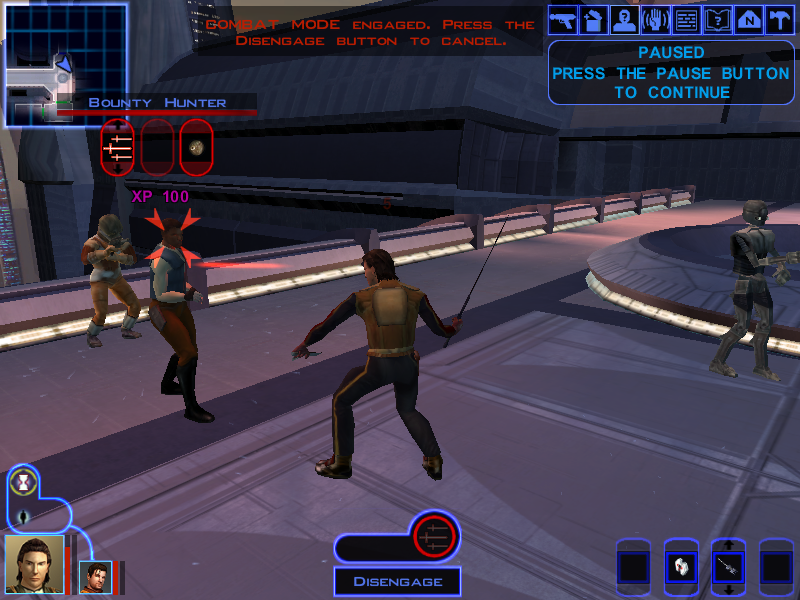The image size is (800, 600).
Task: Cycle the syringe slot with its down arrow
Action: pyautogui.click(x=728, y=590)
